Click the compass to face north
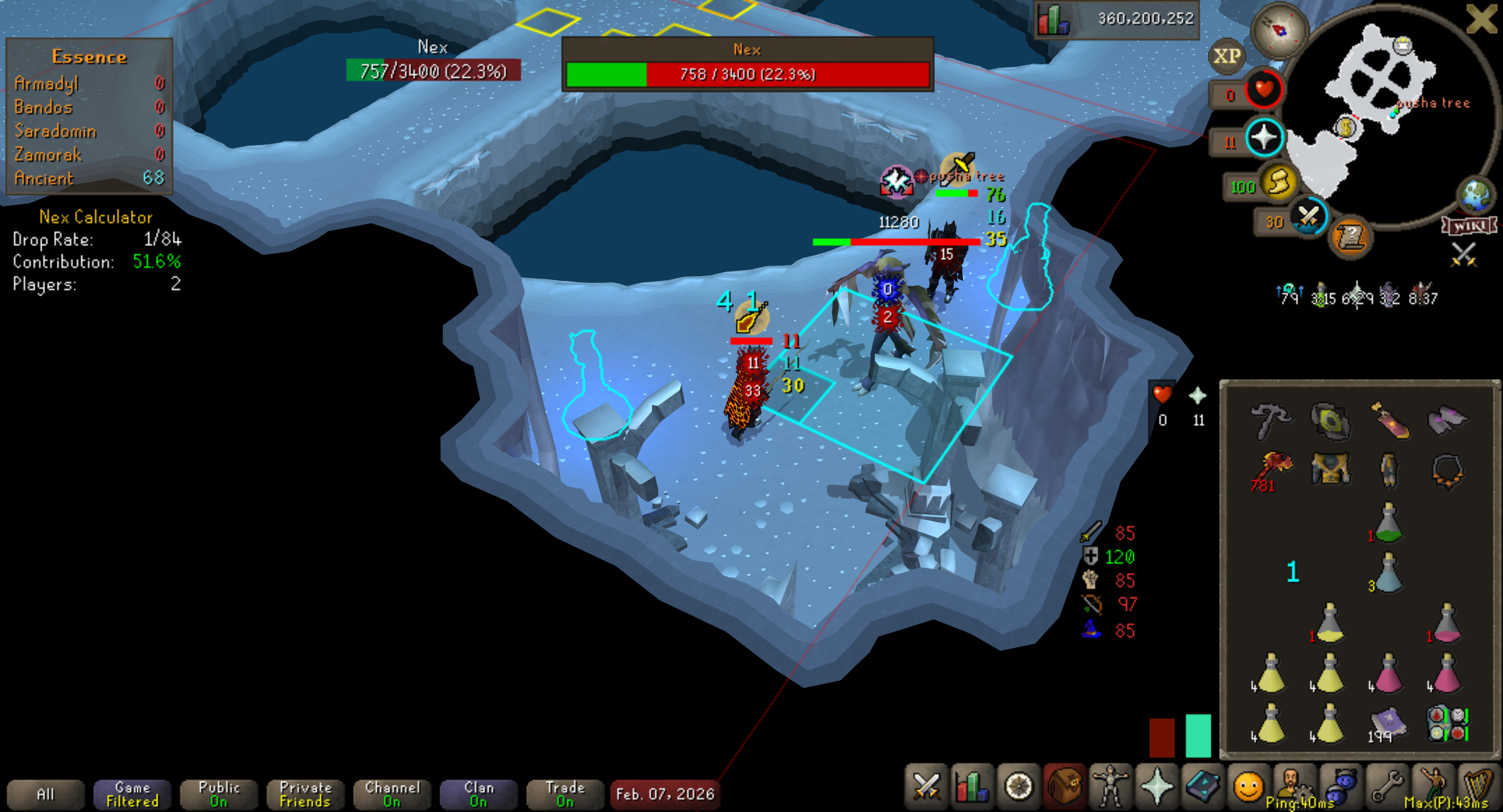The height and width of the screenshot is (812, 1503). pyautogui.click(x=1279, y=30)
